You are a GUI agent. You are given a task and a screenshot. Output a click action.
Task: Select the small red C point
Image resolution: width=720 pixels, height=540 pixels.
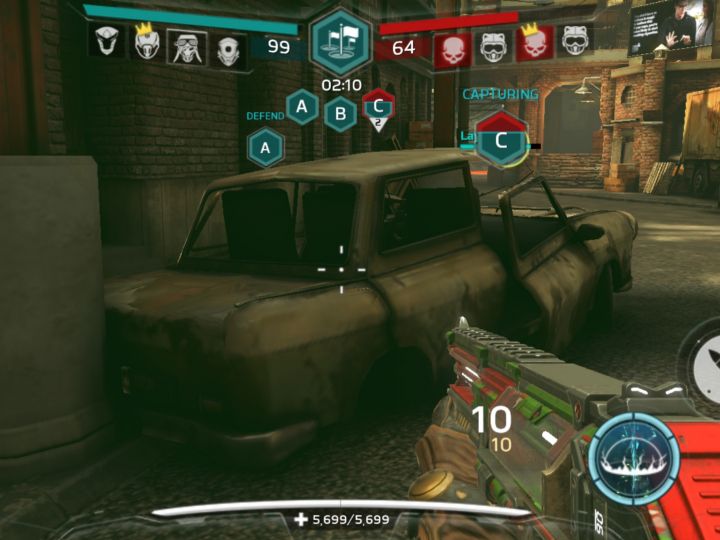(377, 104)
